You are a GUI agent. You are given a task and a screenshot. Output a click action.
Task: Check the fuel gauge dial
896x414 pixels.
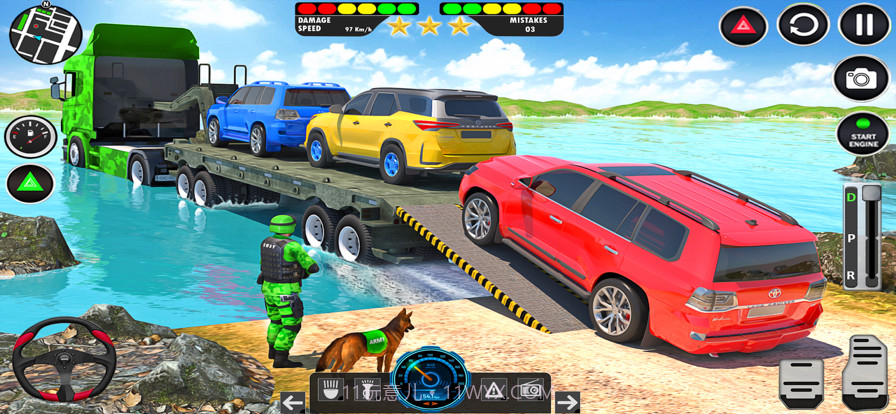pyautogui.click(x=30, y=137)
